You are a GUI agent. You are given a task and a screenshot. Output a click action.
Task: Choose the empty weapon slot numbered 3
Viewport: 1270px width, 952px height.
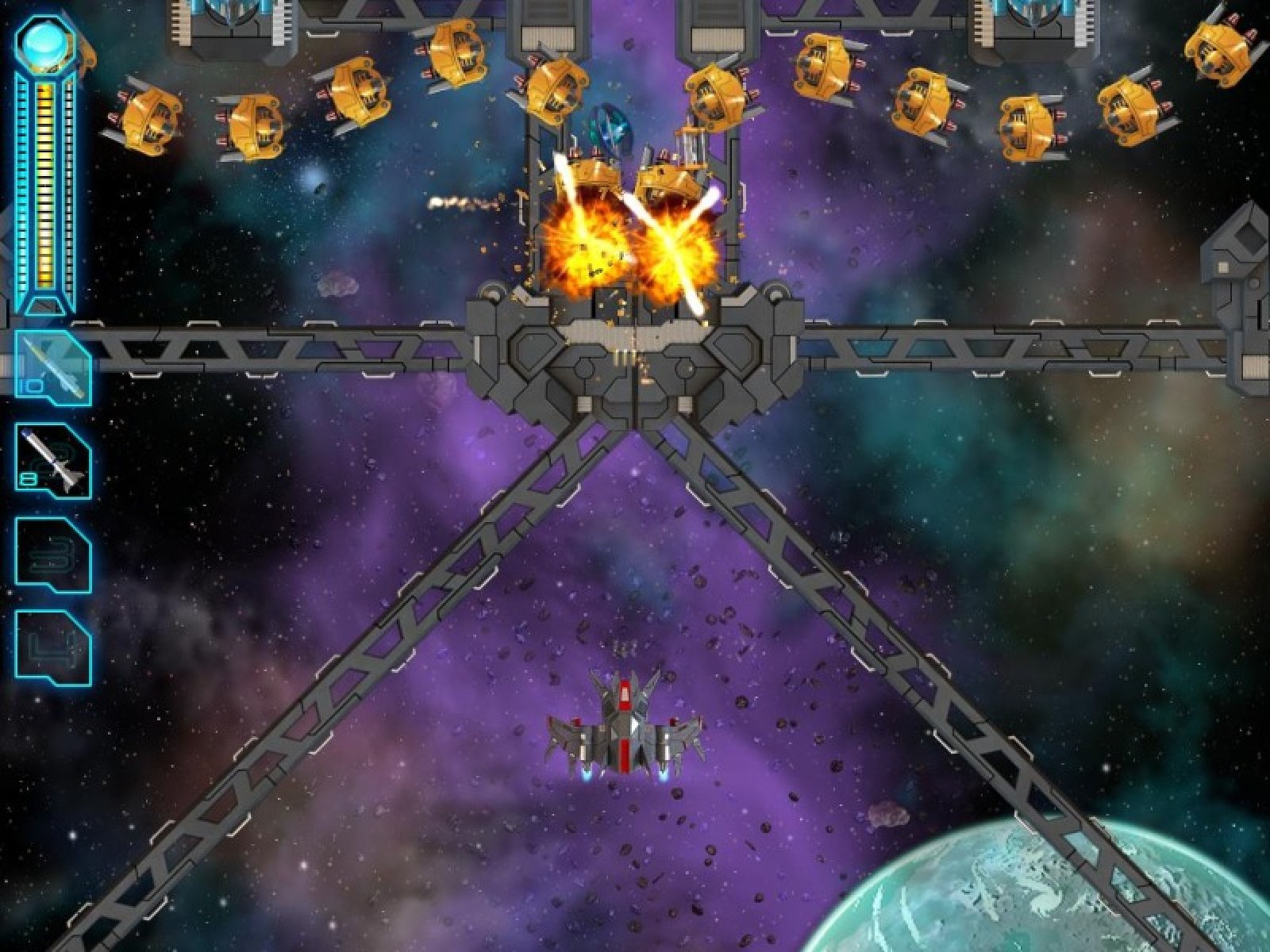pos(53,555)
